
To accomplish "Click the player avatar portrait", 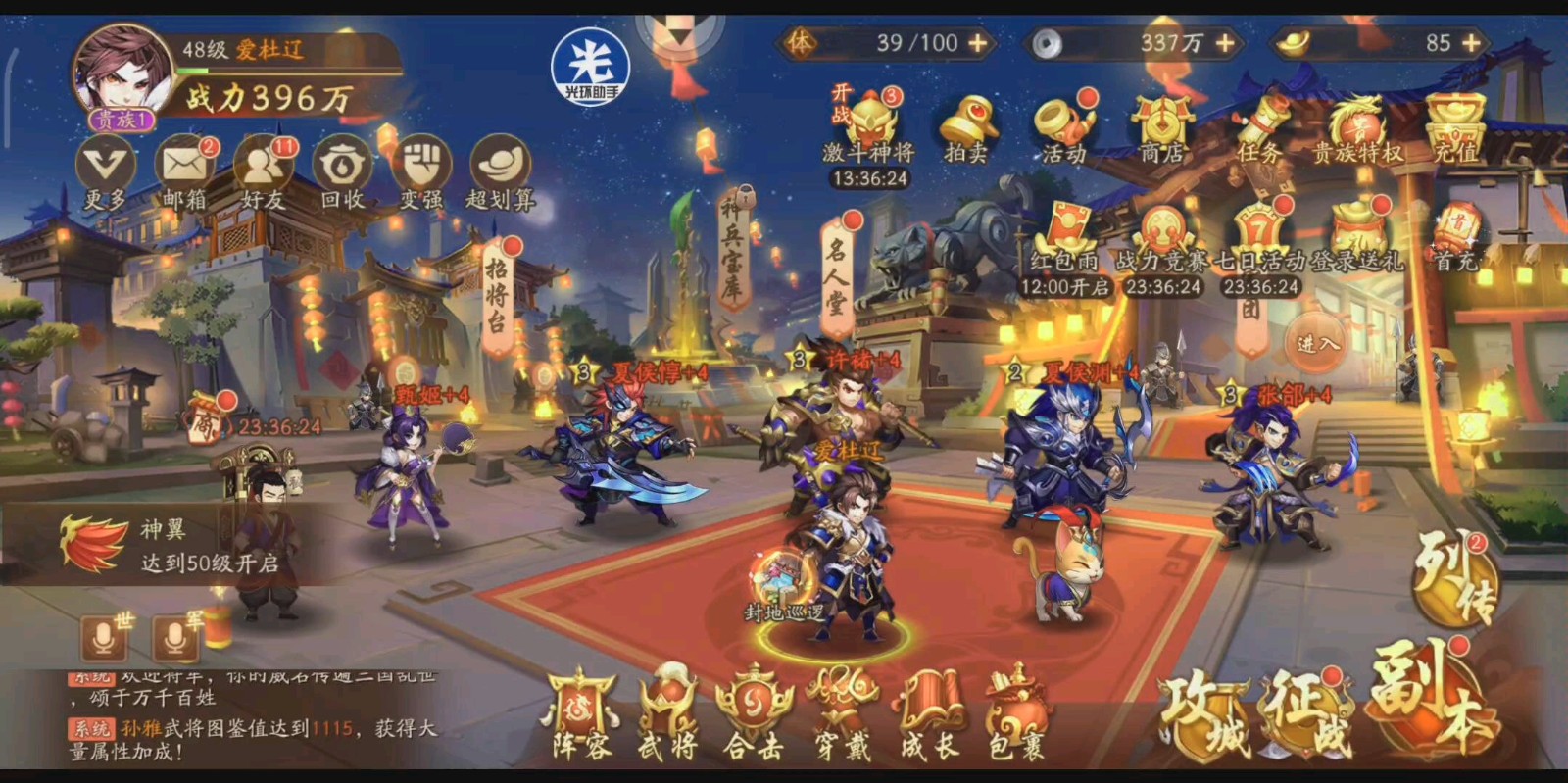I will click(122, 73).
